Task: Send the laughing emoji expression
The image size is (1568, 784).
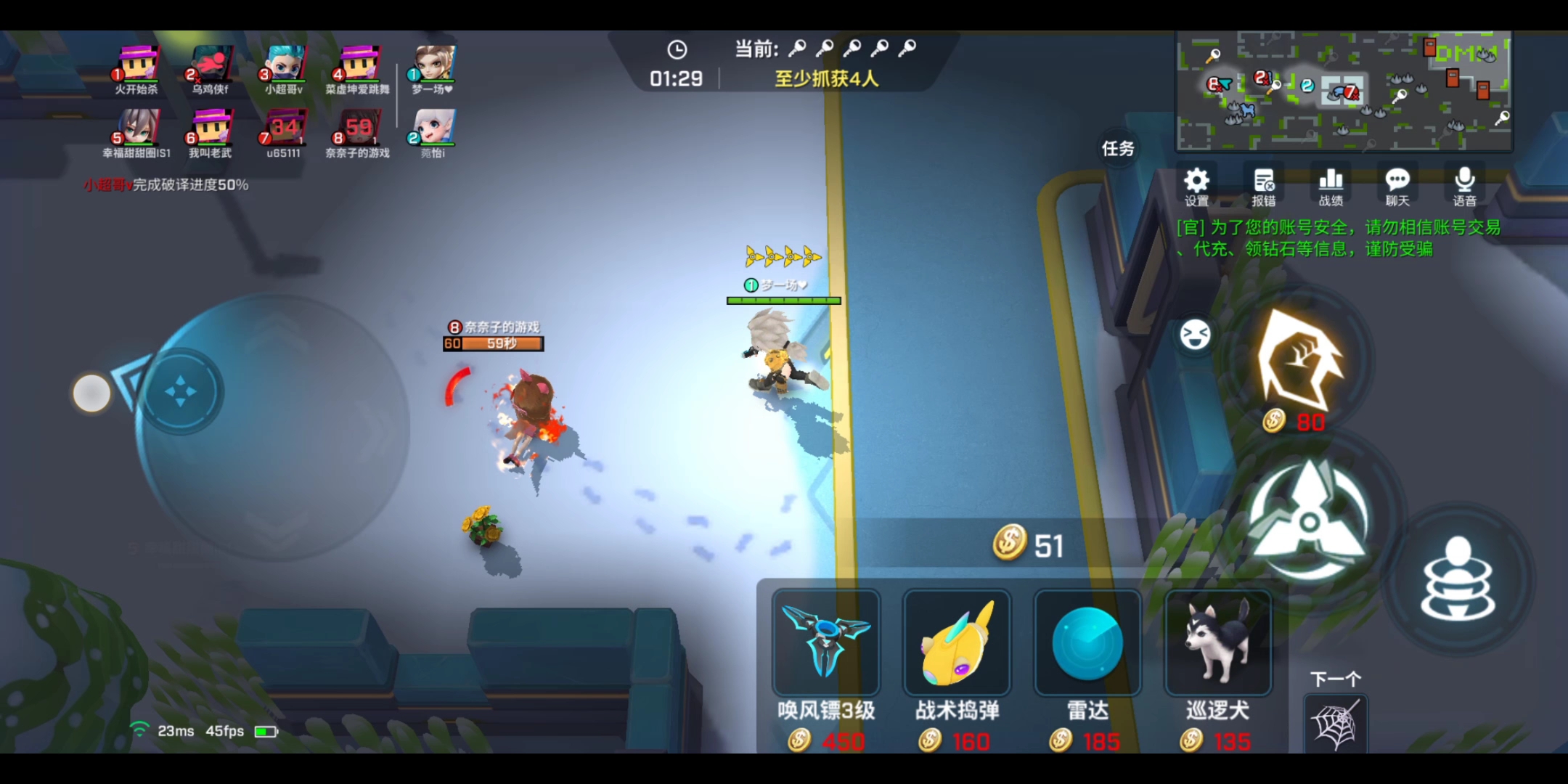Action: coord(1194,334)
